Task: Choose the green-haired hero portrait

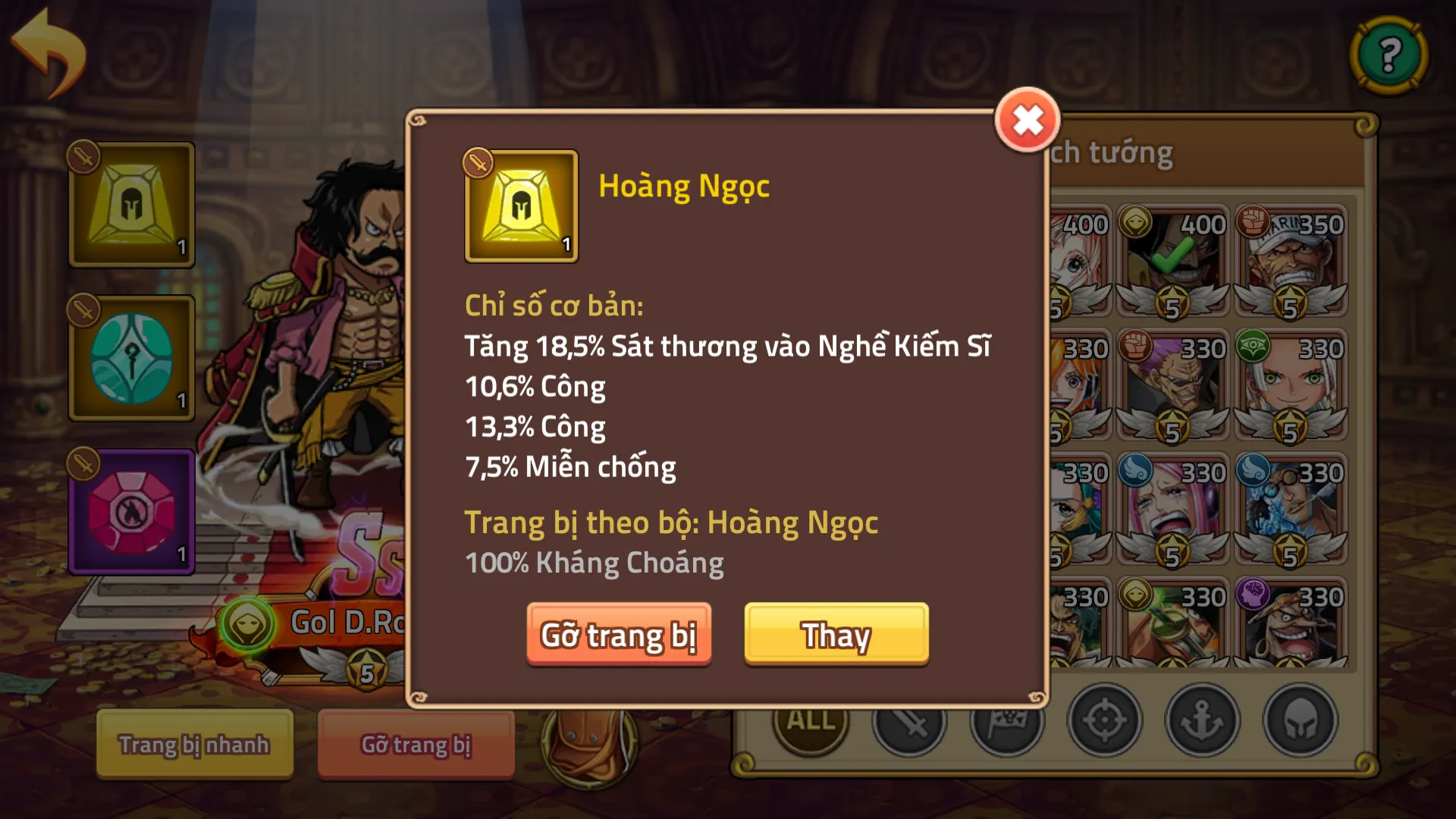Action: pyautogui.click(x=1291, y=384)
